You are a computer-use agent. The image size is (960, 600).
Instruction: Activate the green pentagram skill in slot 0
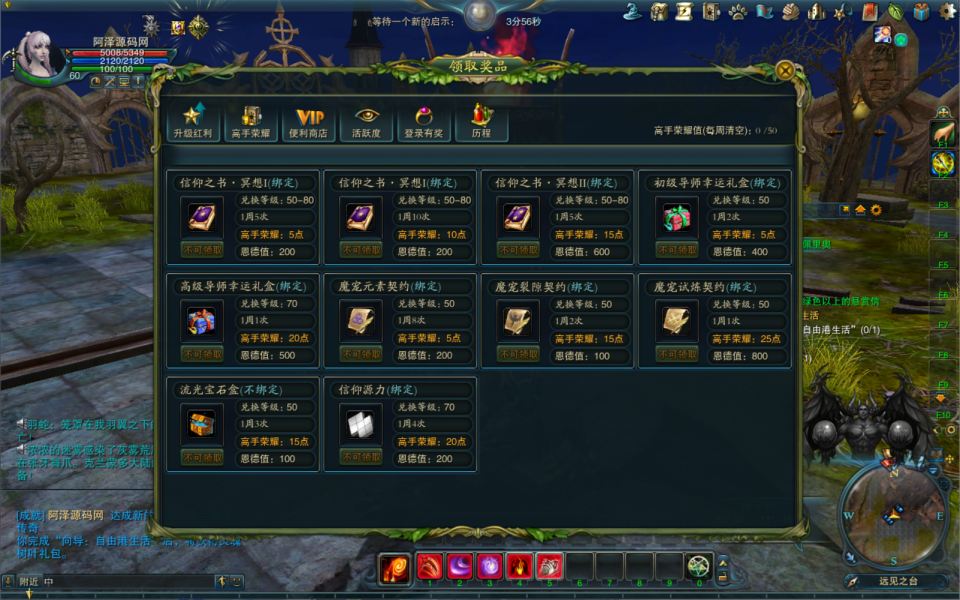click(698, 566)
